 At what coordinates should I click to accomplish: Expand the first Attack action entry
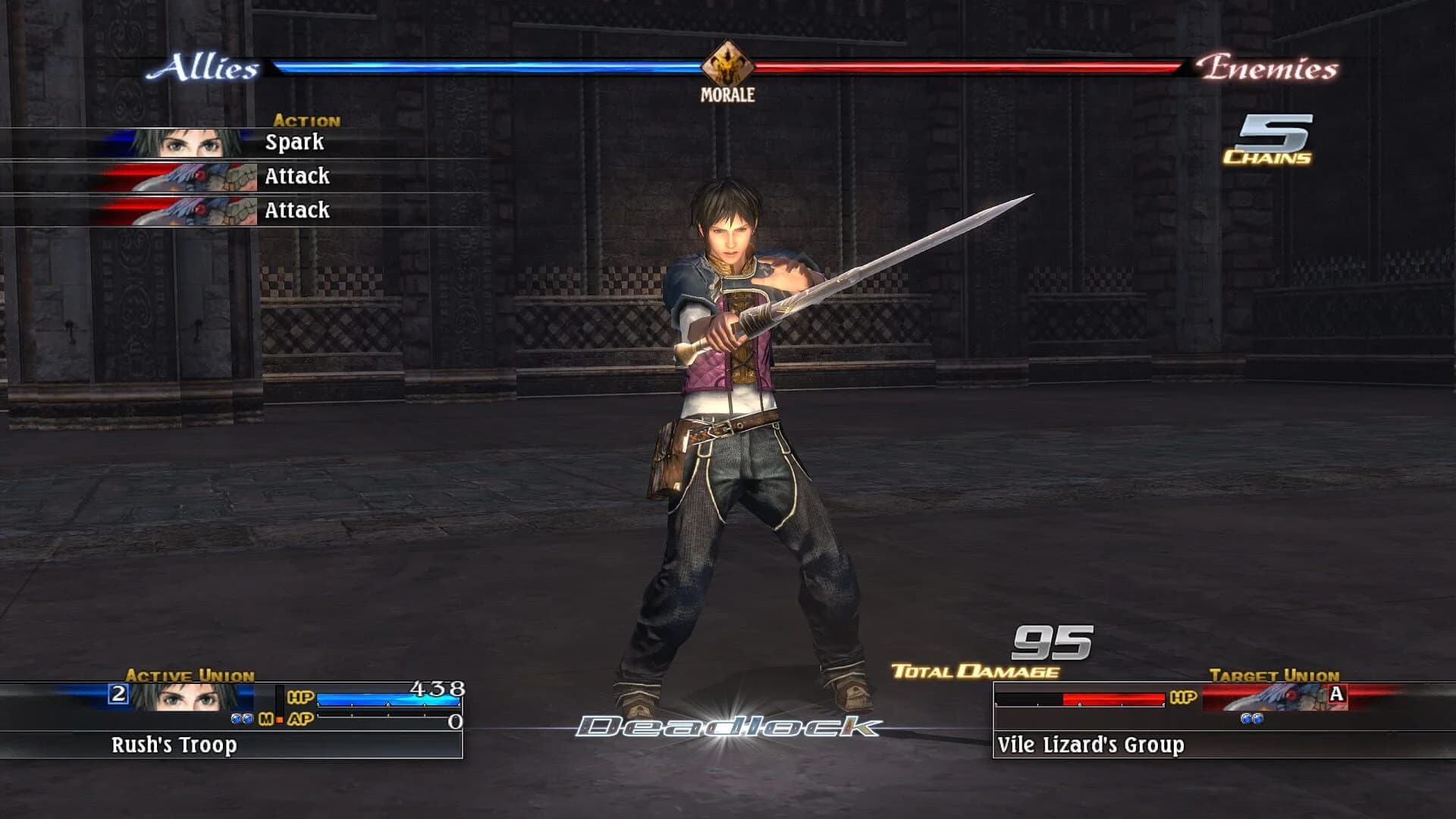point(297,176)
